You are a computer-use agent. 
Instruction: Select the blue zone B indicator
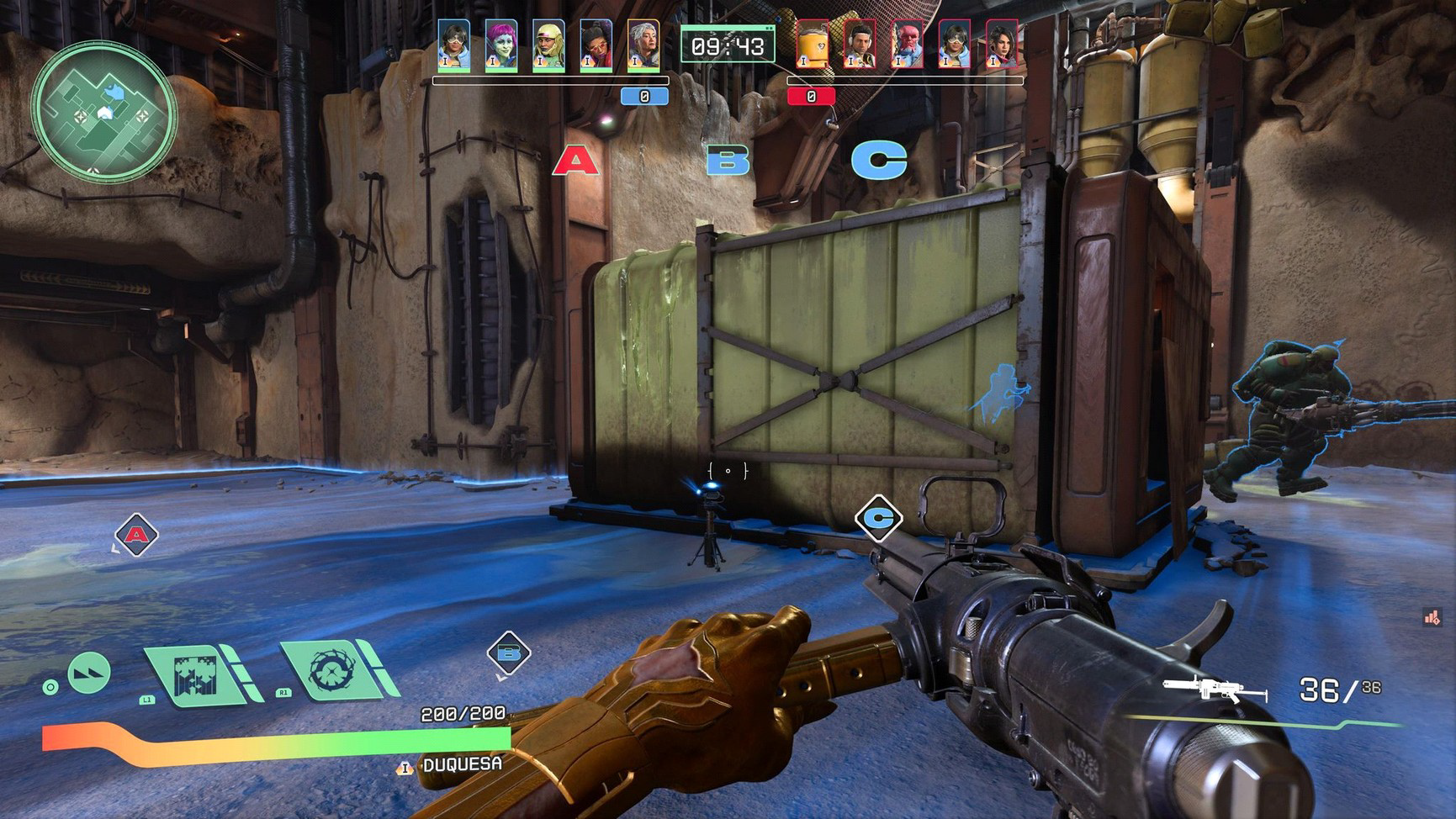tap(728, 160)
